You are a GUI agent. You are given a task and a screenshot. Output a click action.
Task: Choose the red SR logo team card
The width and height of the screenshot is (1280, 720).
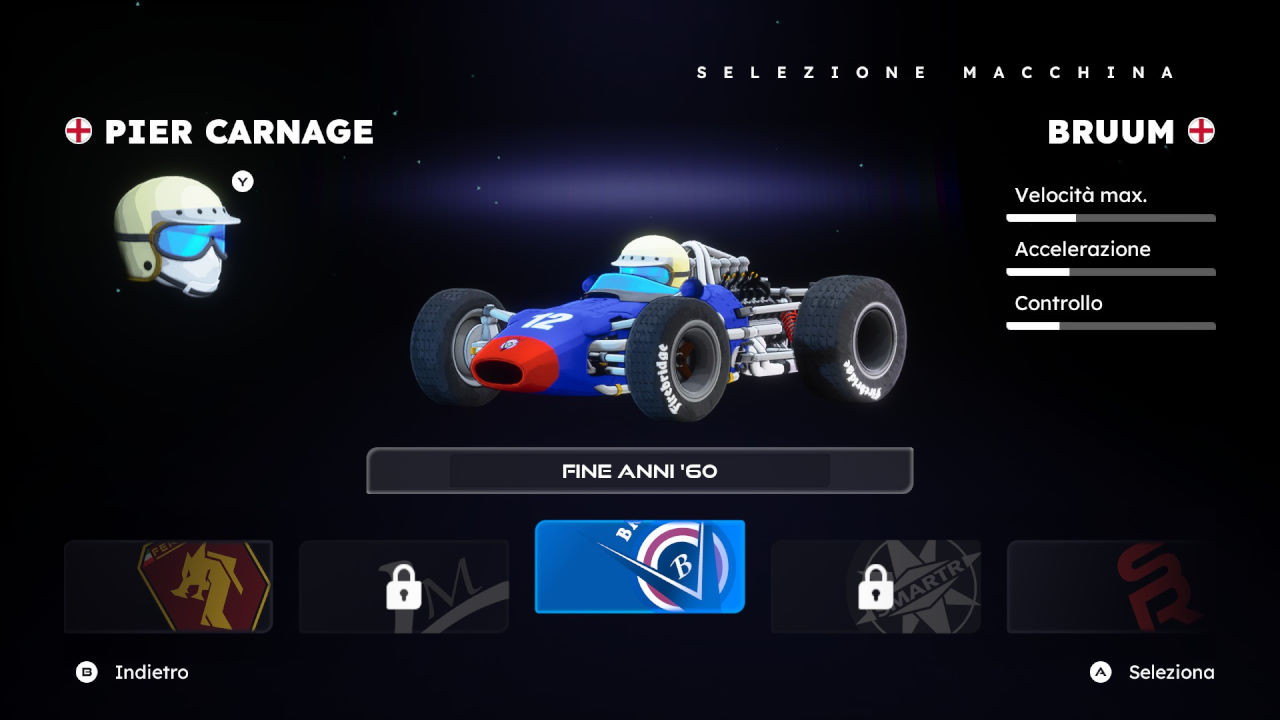tap(1110, 587)
